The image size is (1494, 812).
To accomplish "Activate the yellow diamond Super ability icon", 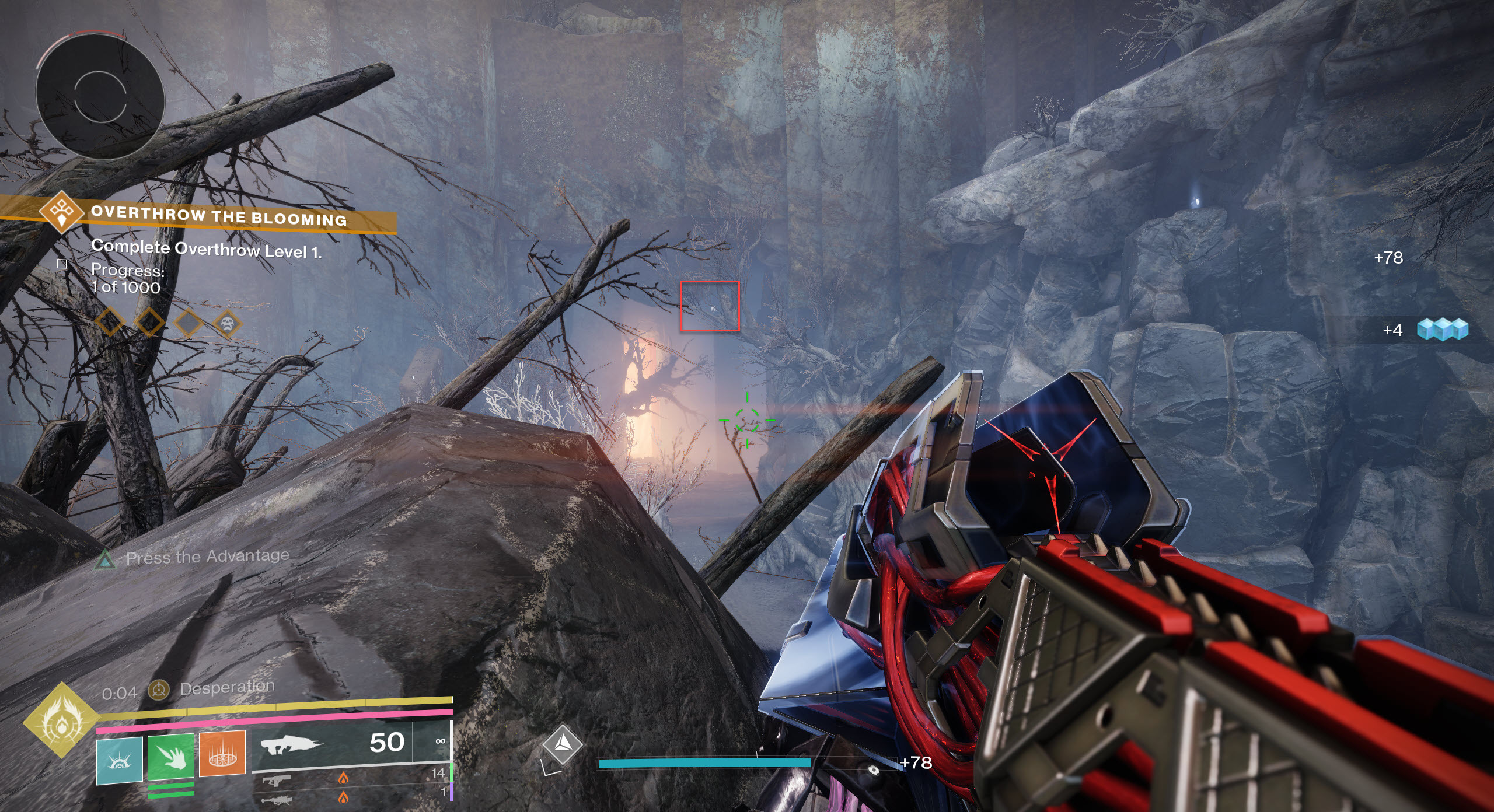I will (x=61, y=720).
